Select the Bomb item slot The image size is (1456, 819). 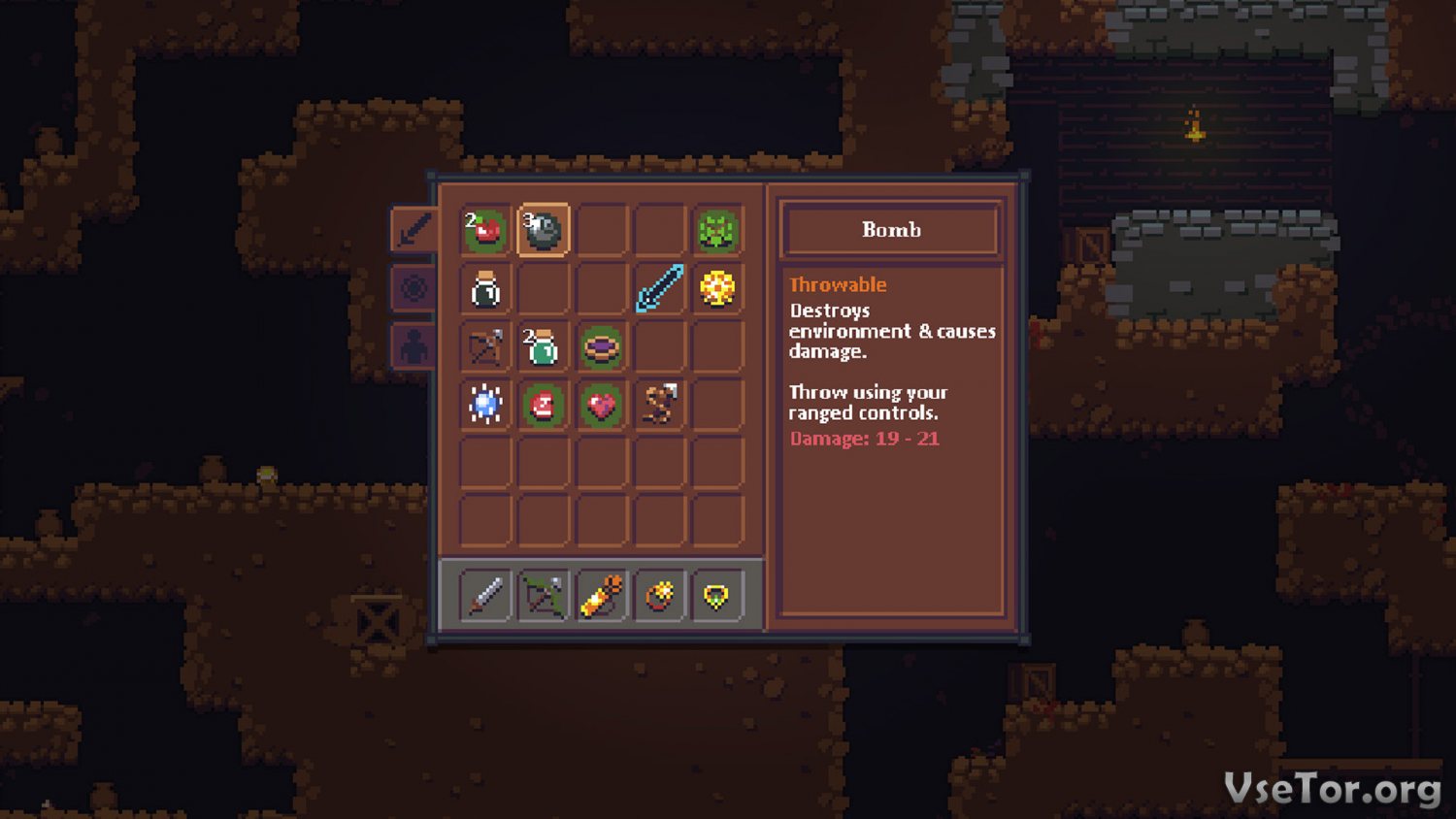point(544,230)
